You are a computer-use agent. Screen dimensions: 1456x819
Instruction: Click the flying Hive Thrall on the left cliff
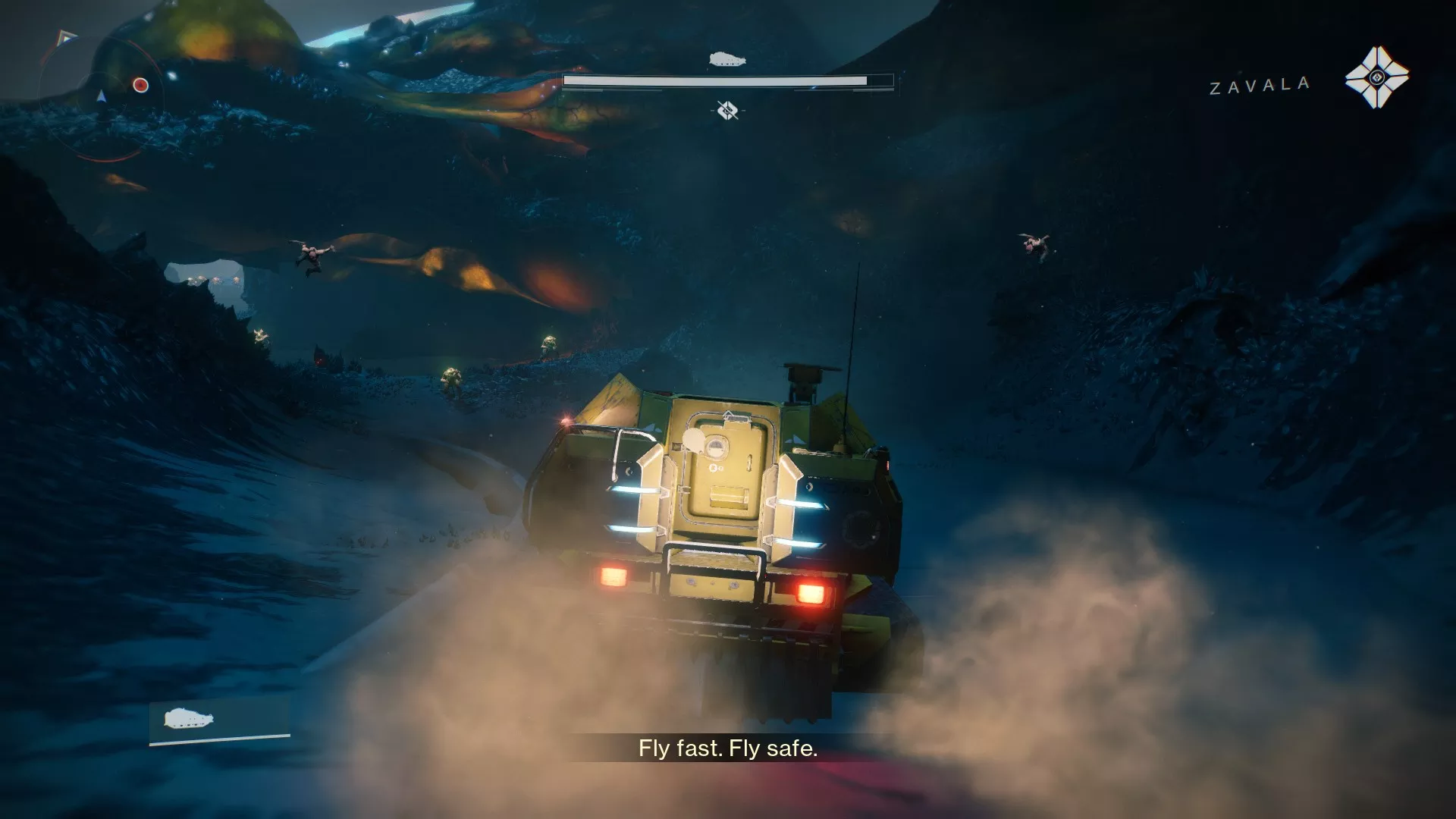313,253
